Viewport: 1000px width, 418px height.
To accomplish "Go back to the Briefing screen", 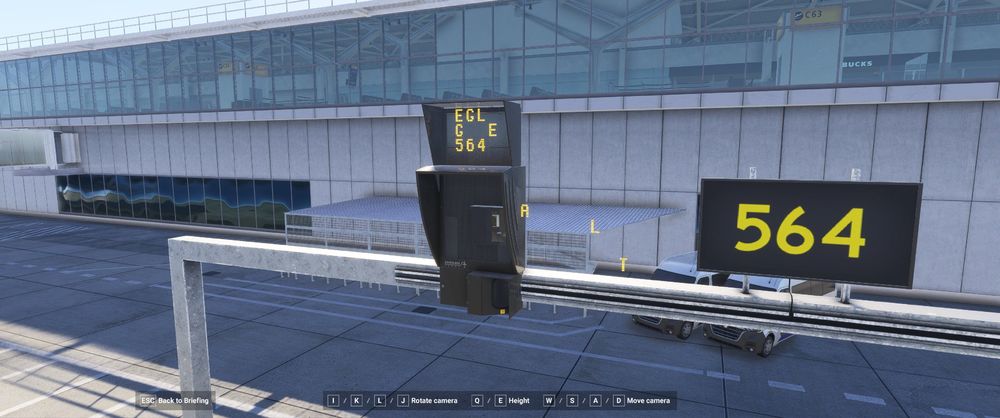I will pyautogui.click(x=176, y=400).
